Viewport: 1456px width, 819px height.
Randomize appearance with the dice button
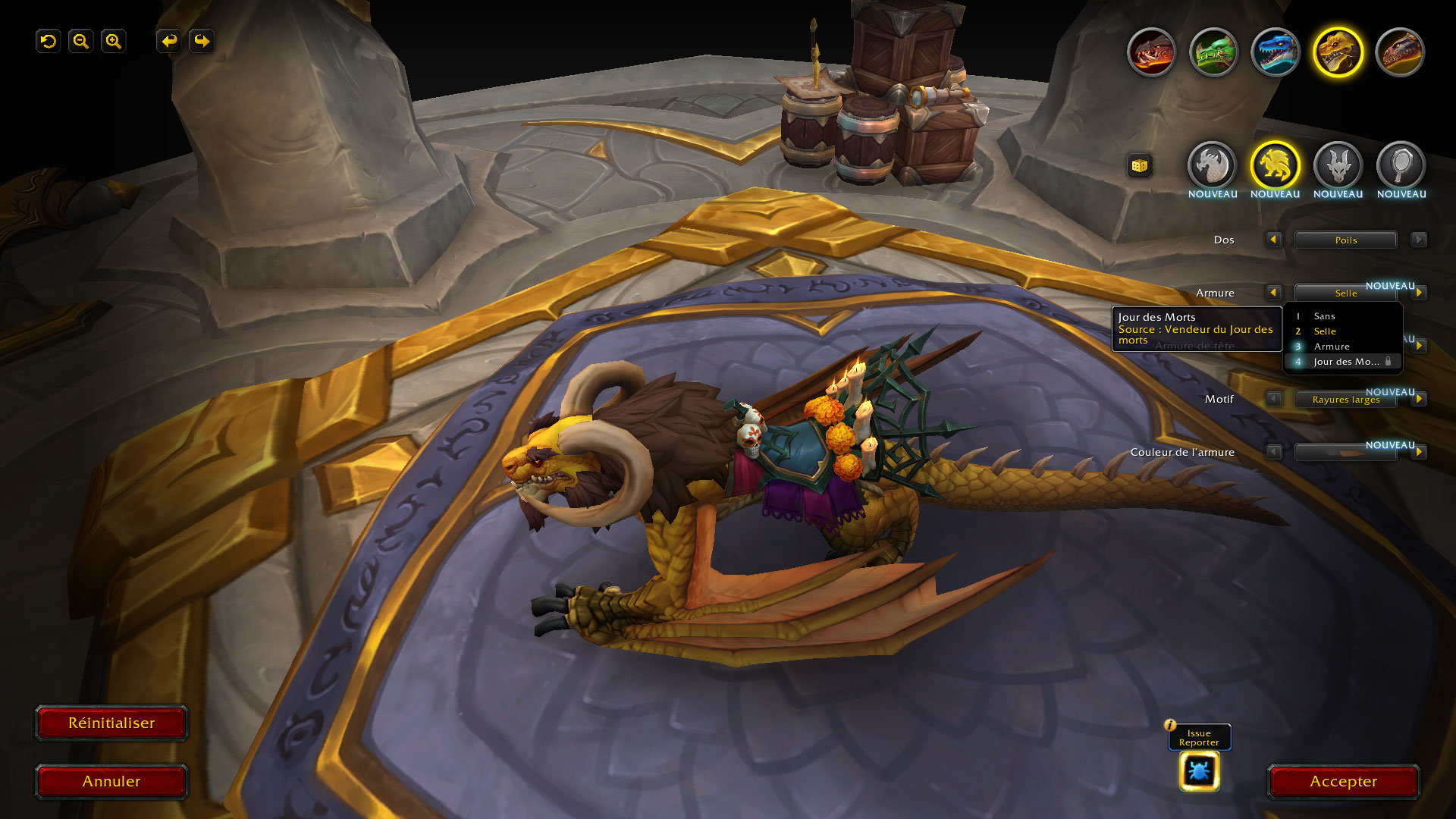coord(1139,165)
